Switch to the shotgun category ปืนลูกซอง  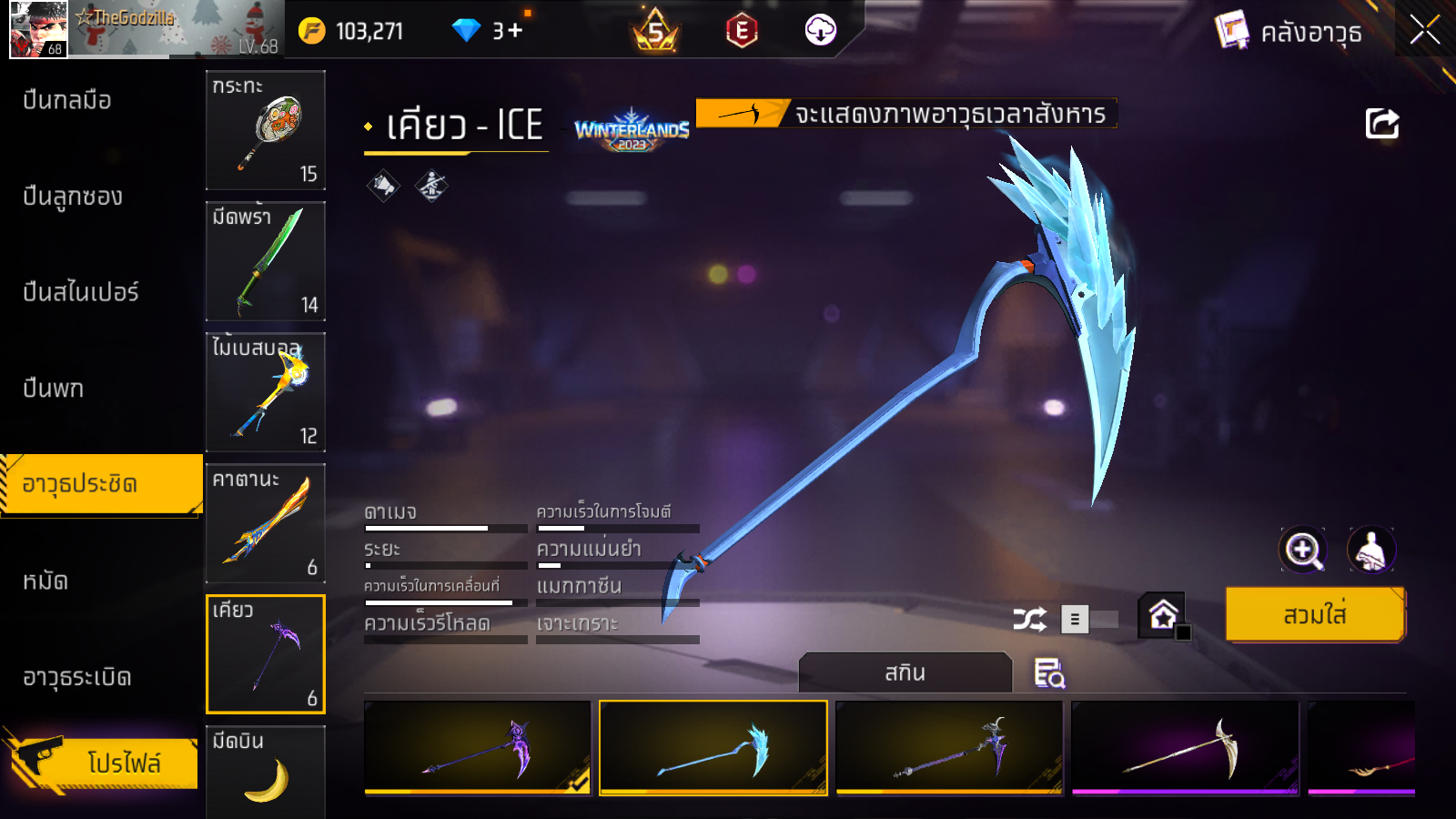pyautogui.click(x=73, y=197)
